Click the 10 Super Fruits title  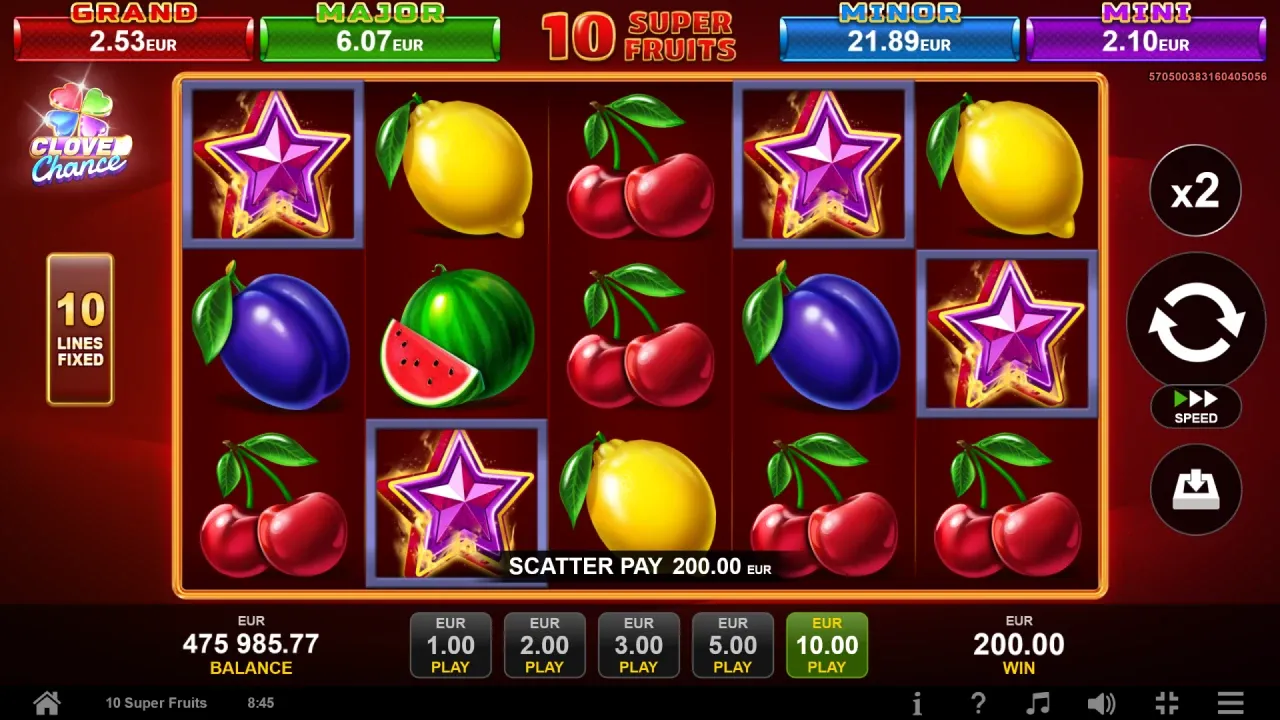[x=640, y=35]
